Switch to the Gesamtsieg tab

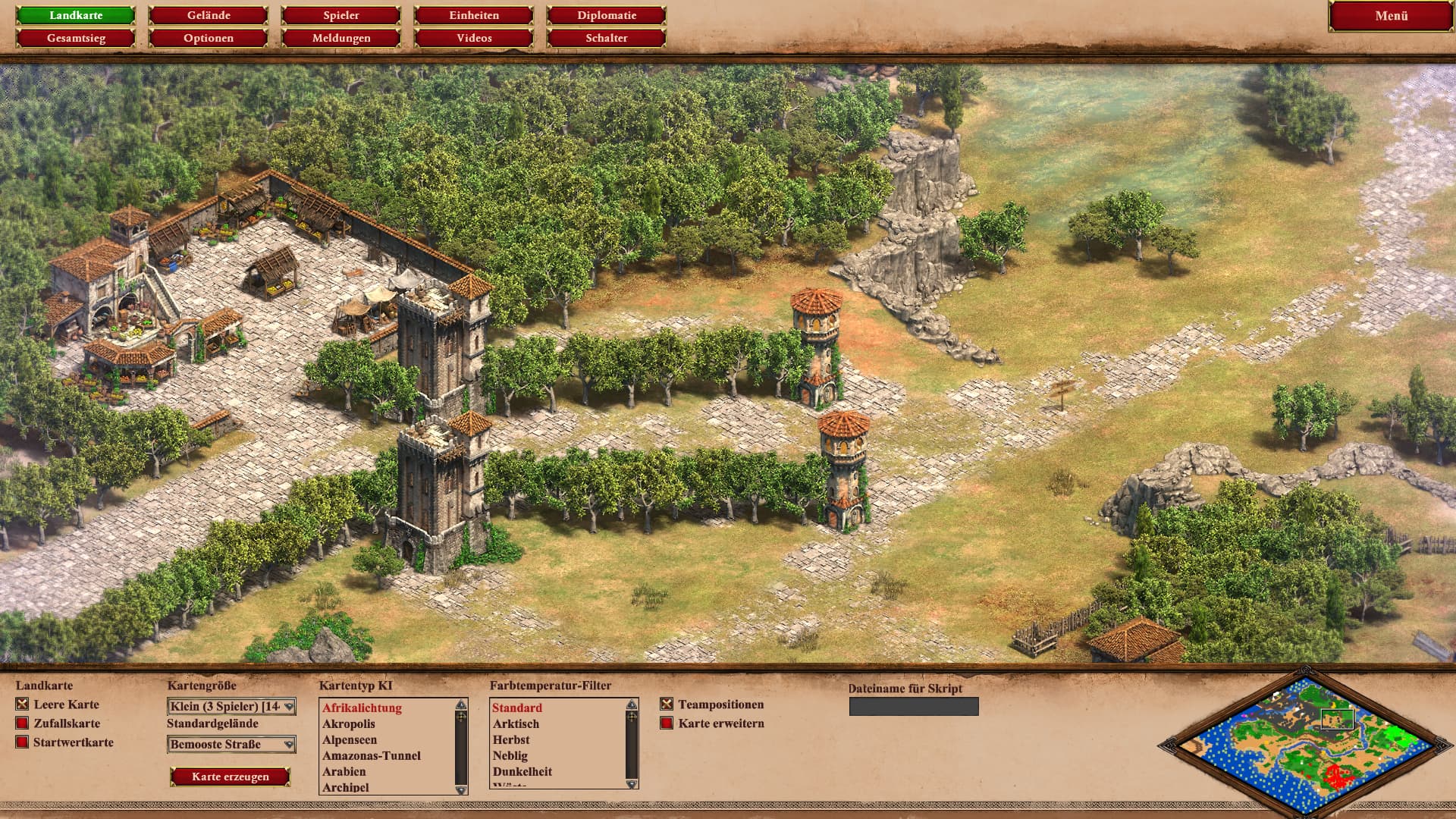76,38
